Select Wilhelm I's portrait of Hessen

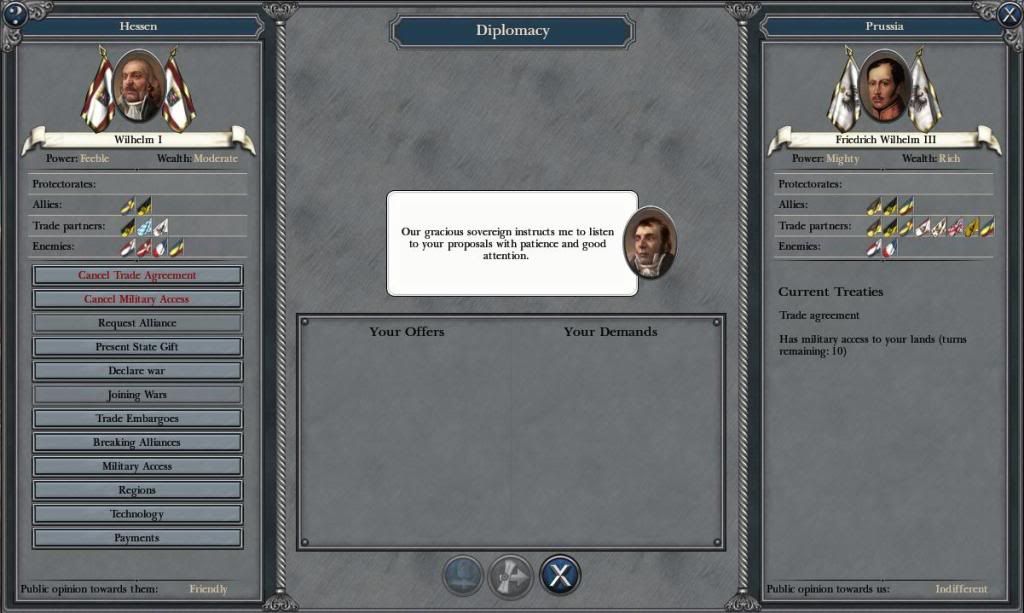click(x=138, y=88)
